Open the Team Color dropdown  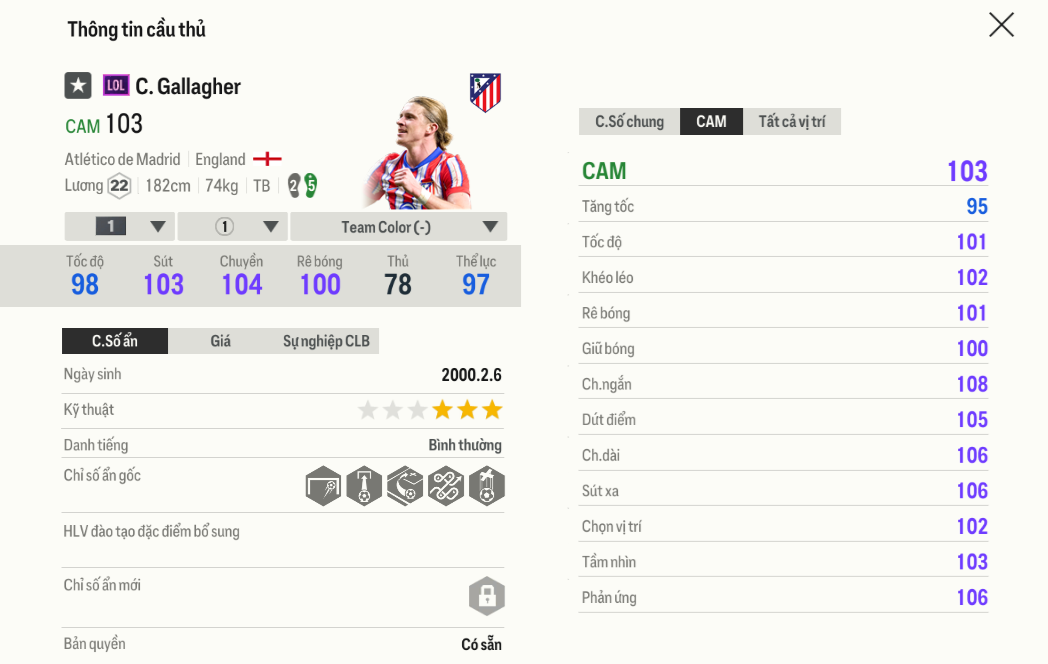click(x=399, y=227)
